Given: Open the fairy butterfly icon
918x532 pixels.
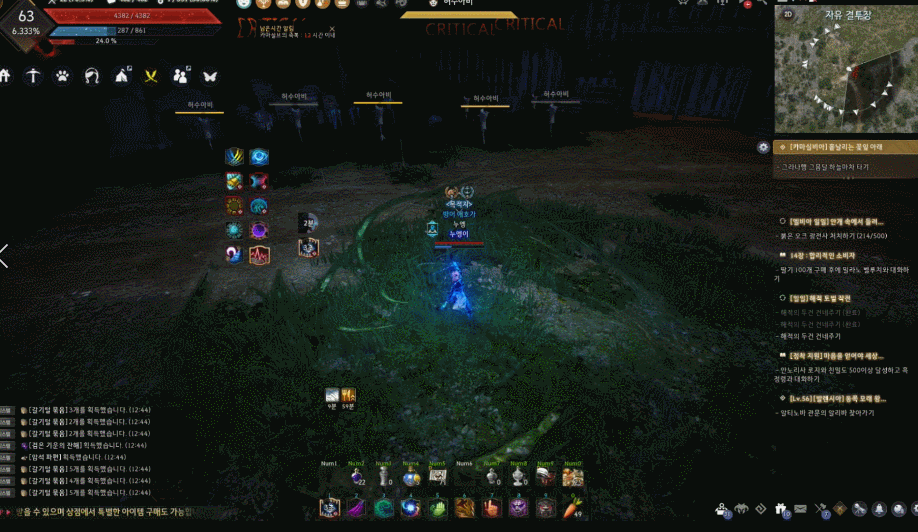Looking at the screenshot, I should coord(210,75).
